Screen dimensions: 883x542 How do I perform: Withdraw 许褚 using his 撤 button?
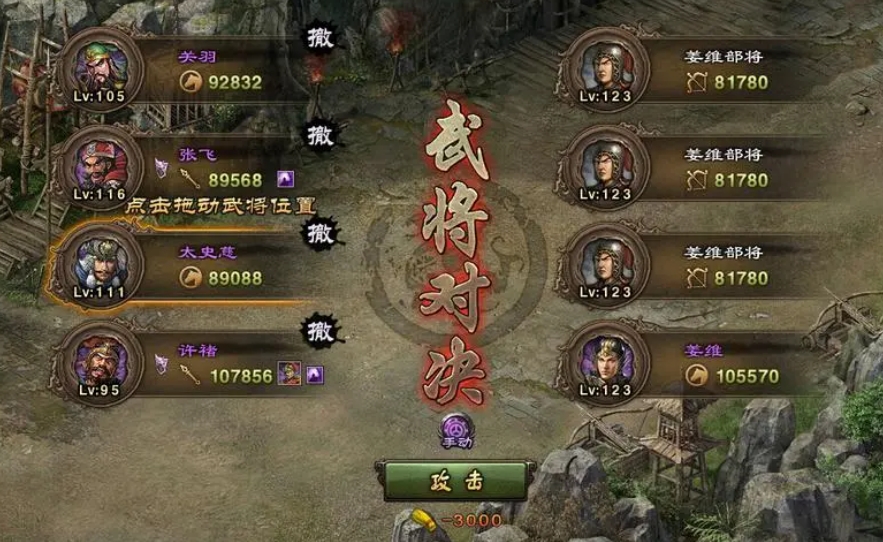(x=321, y=327)
